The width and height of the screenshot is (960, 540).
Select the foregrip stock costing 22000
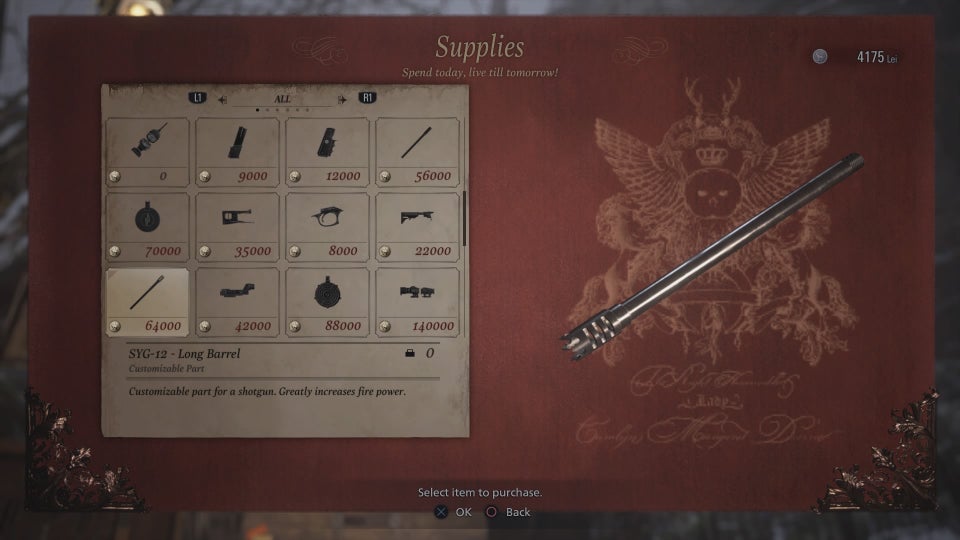417,226
